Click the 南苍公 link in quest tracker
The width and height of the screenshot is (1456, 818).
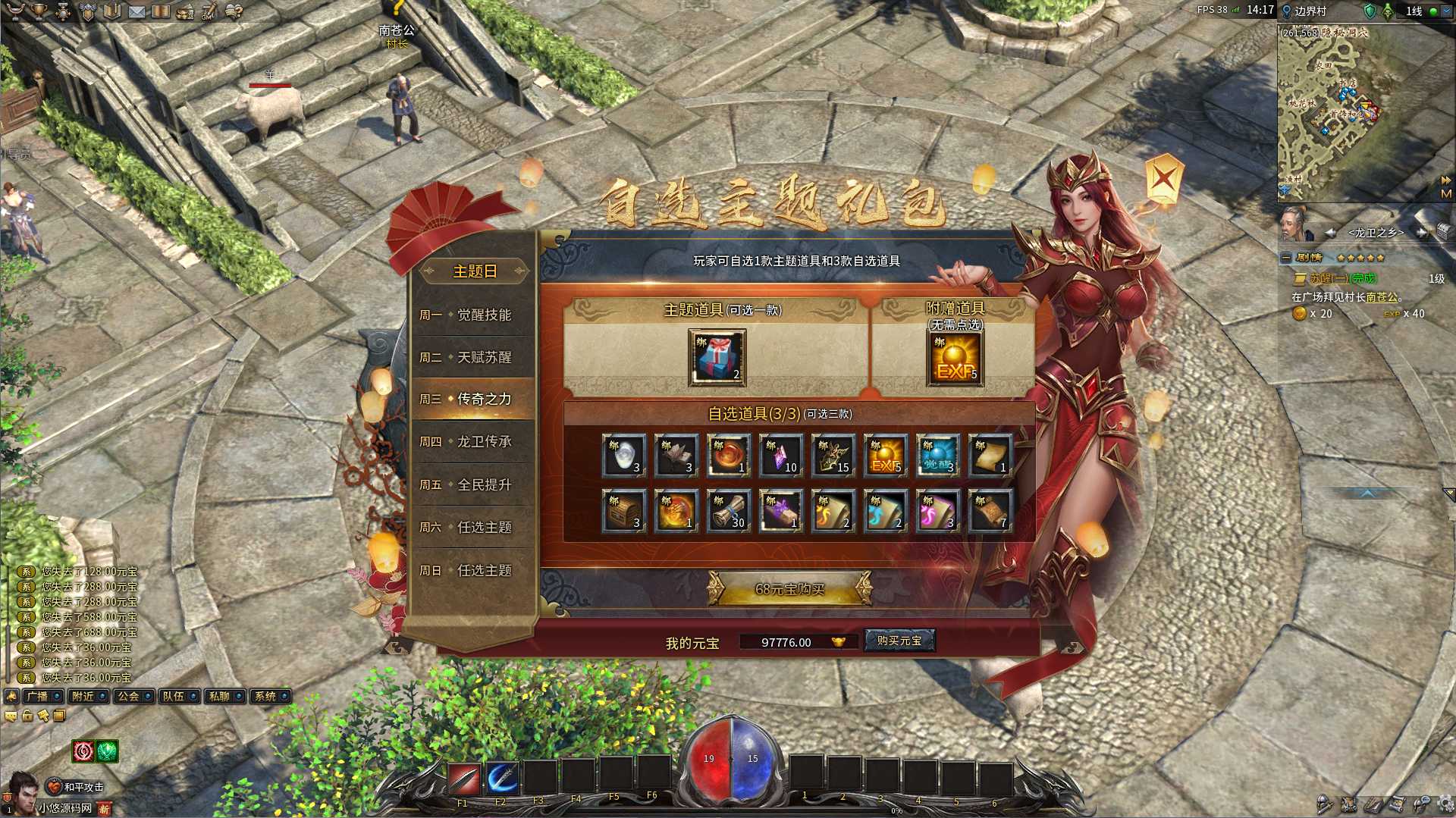pos(1381,297)
